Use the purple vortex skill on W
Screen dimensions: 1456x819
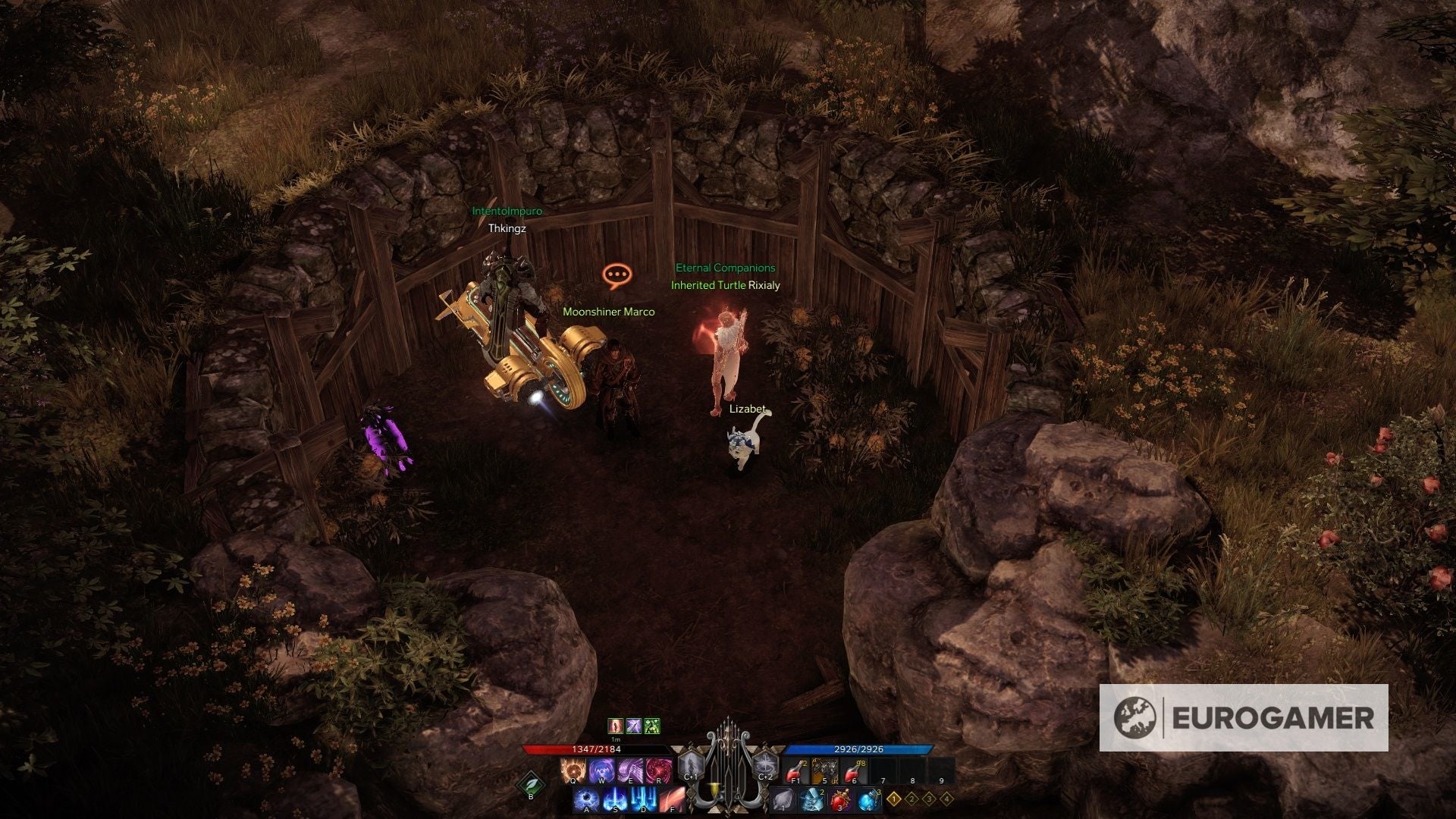601,771
